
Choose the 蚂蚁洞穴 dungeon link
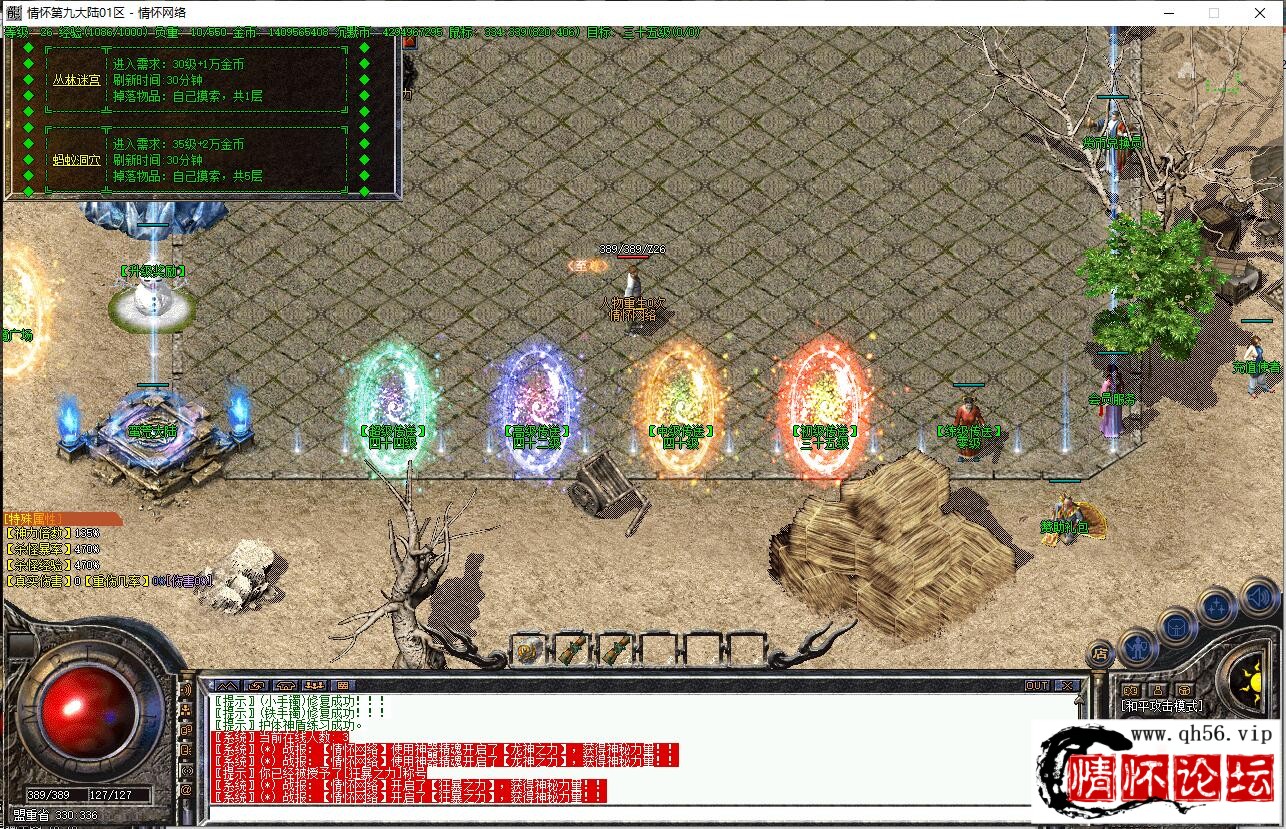click(77, 160)
